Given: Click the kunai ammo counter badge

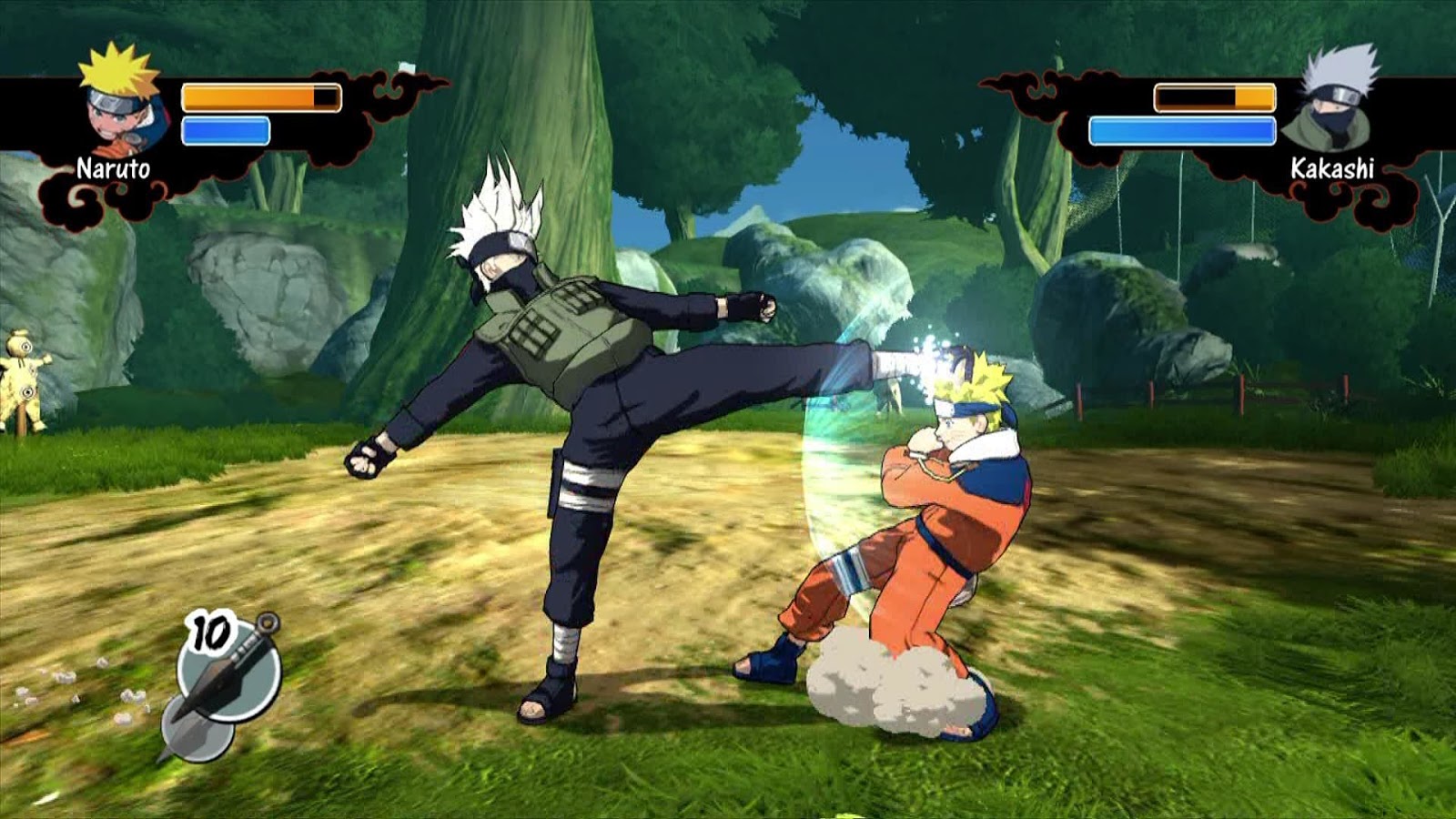Looking at the screenshot, I should pyautogui.click(x=210, y=630).
